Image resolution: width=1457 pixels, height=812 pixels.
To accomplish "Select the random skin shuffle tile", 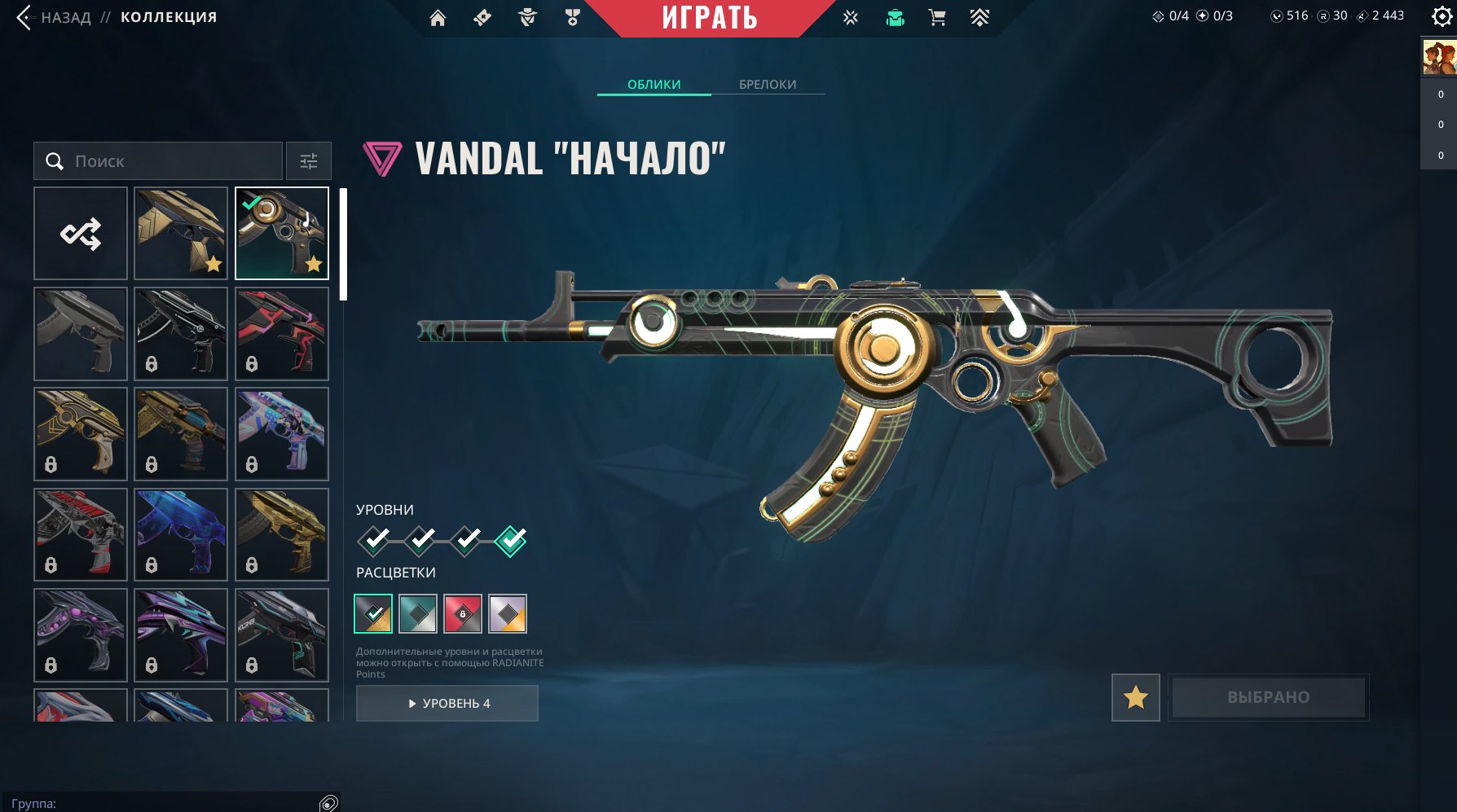I will click(x=80, y=233).
